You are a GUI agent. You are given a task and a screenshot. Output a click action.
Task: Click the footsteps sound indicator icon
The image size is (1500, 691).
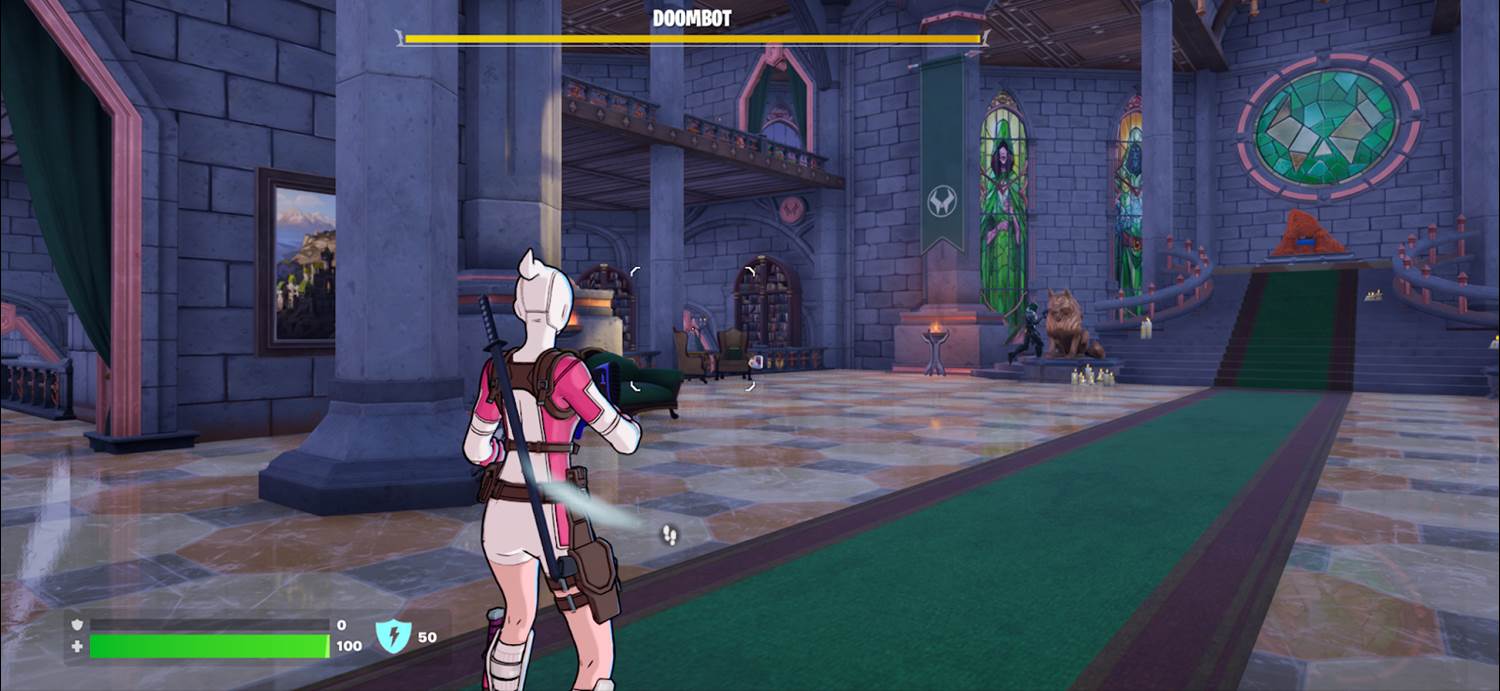coord(669,536)
